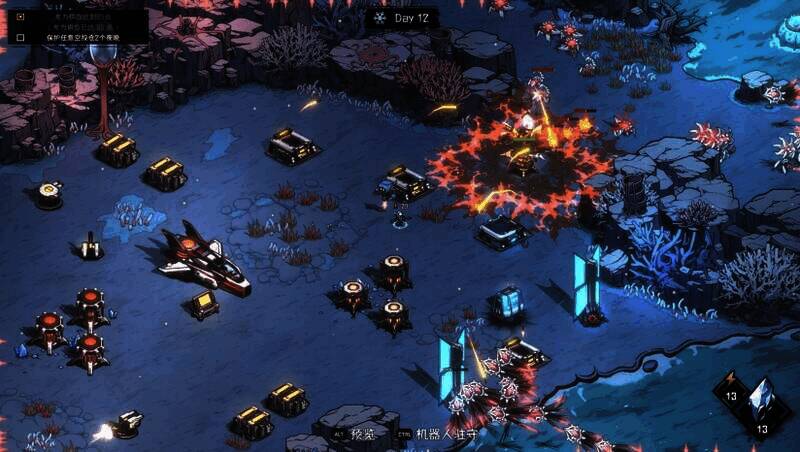800x452 pixels.
Task: Select the white crystal resource icon
Action: pos(762,398)
